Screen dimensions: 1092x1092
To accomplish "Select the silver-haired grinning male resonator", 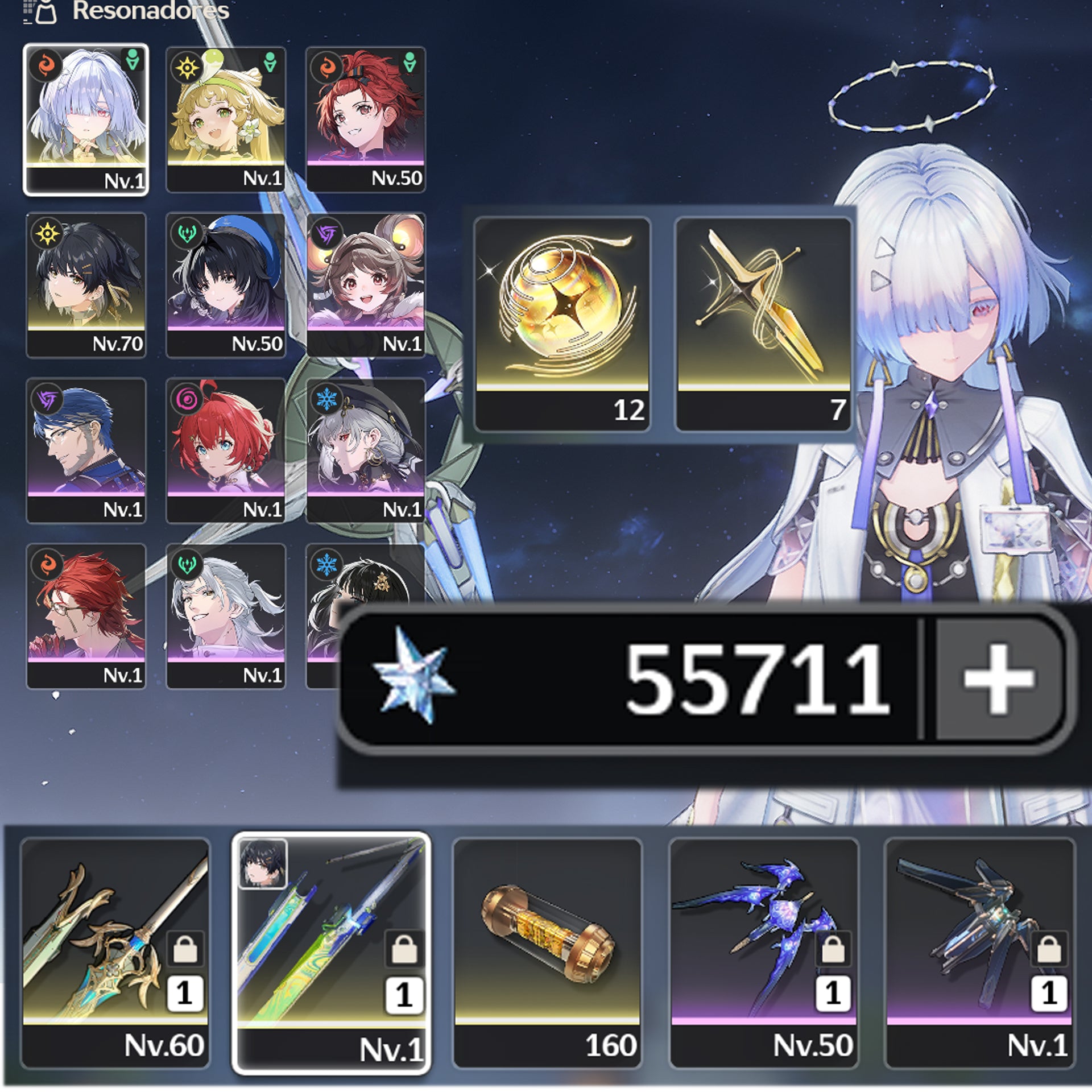I will click(226, 616).
